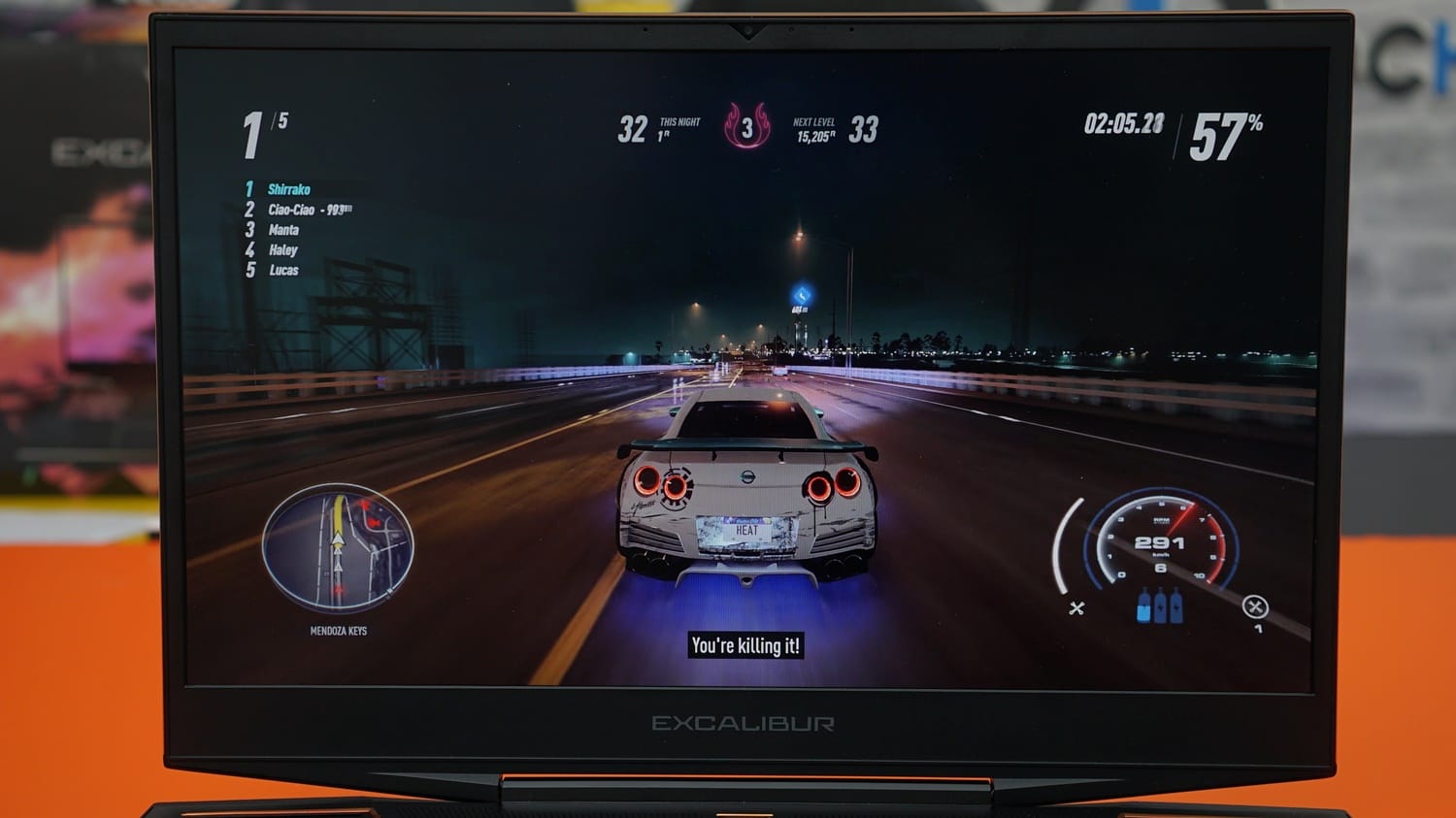Select Ciao-Ciao in the race standings
Viewport: 1456px width, 818px height.
click(x=291, y=210)
